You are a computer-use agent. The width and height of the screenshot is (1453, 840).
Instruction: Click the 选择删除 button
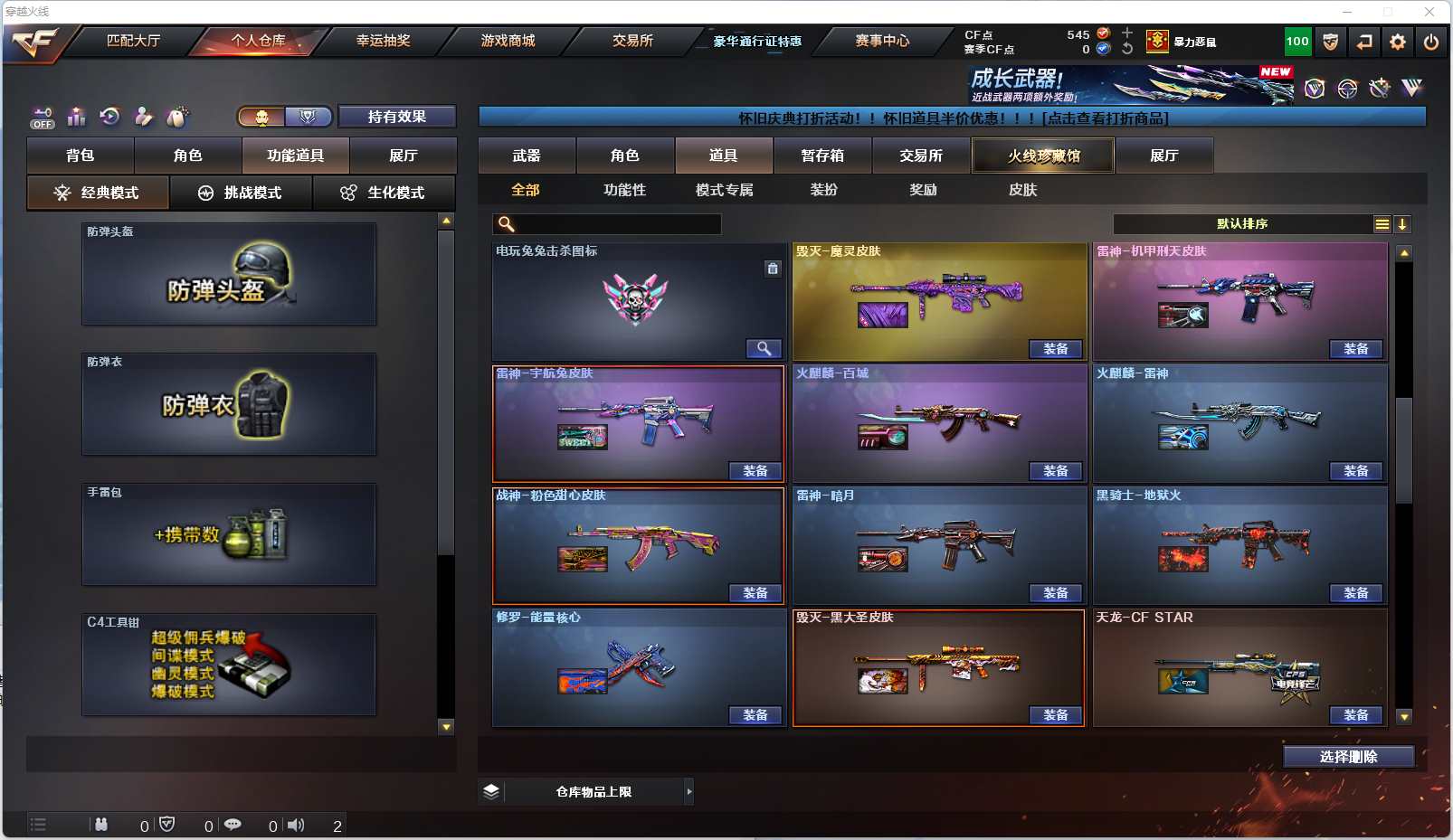(1348, 757)
